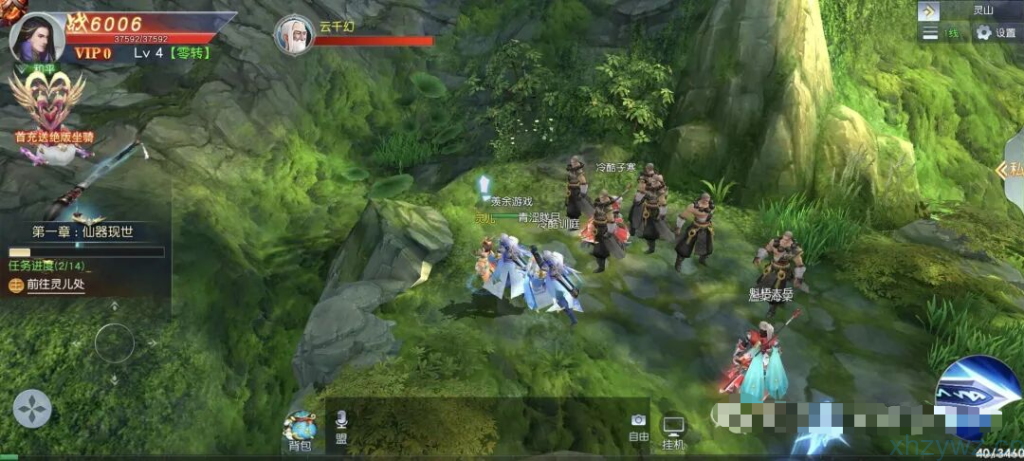Tap the VIP 0 badge
The width and height of the screenshot is (1024, 461).
click(93, 53)
